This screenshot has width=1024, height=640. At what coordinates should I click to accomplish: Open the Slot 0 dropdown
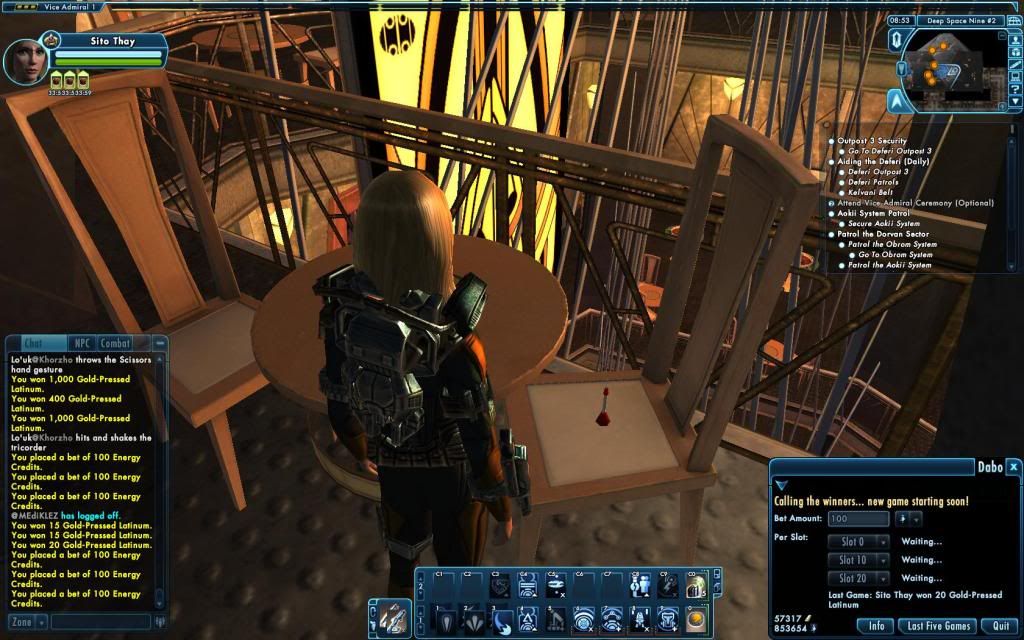point(859,542)
